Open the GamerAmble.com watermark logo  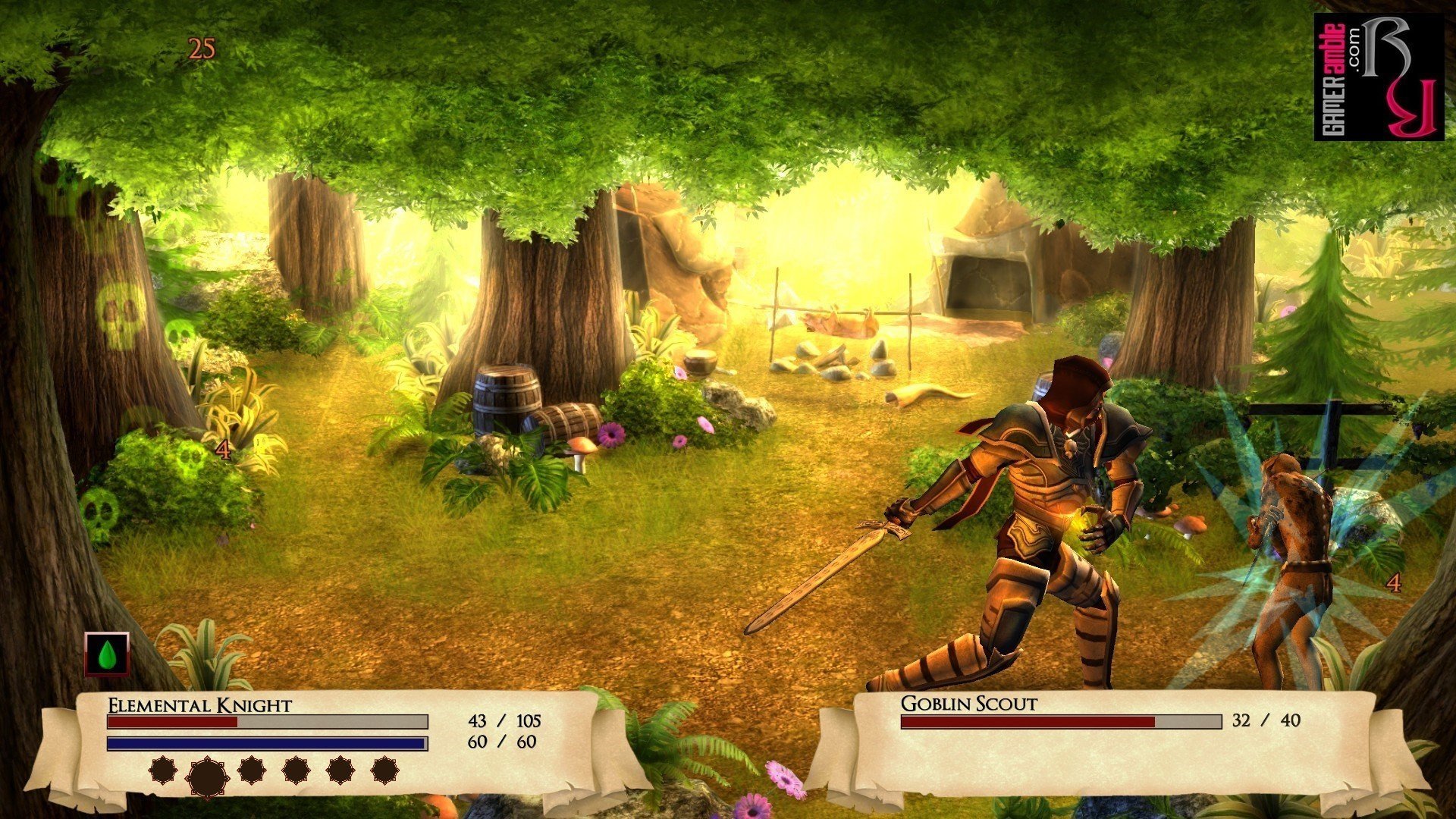(x=1378, y=77)
